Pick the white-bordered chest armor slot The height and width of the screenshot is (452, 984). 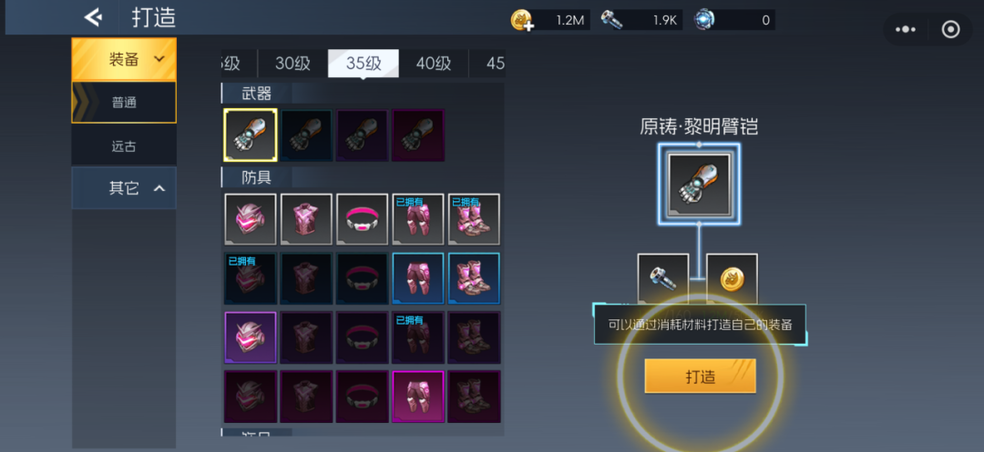[x=306, y=219]
